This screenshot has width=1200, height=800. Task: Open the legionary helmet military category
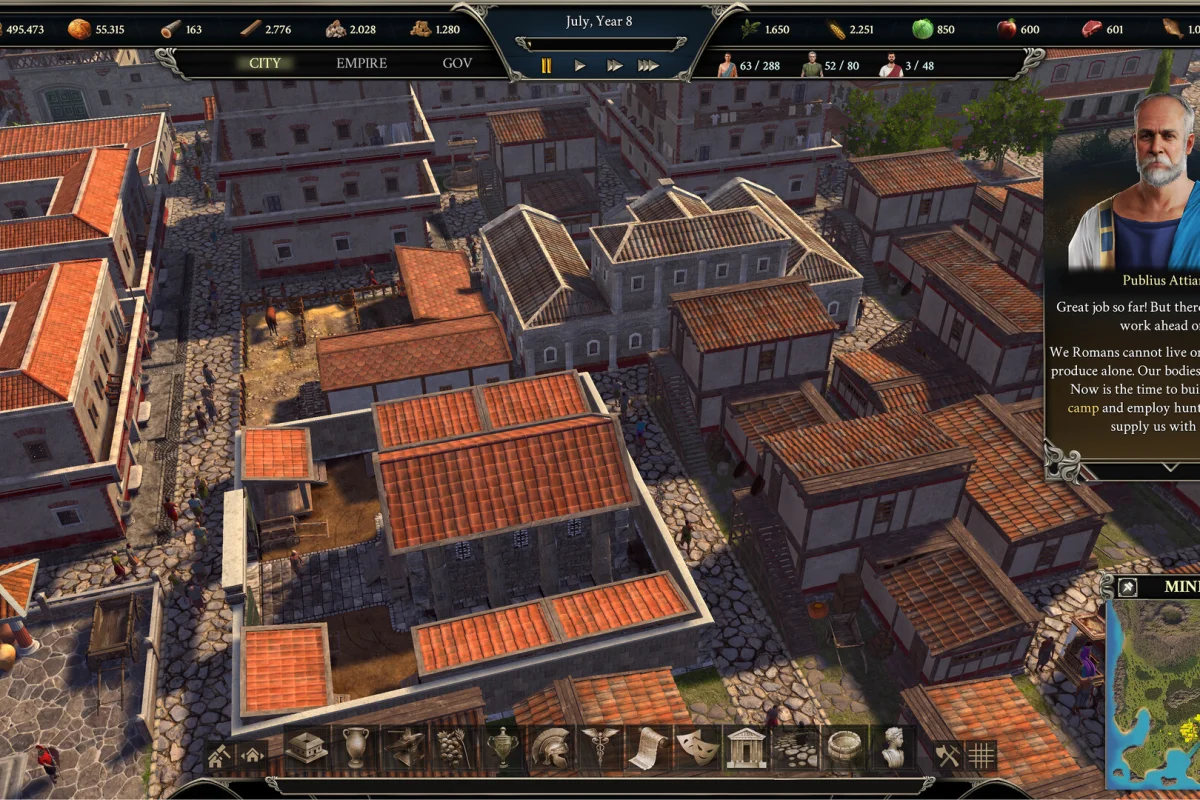coord(551,747)
